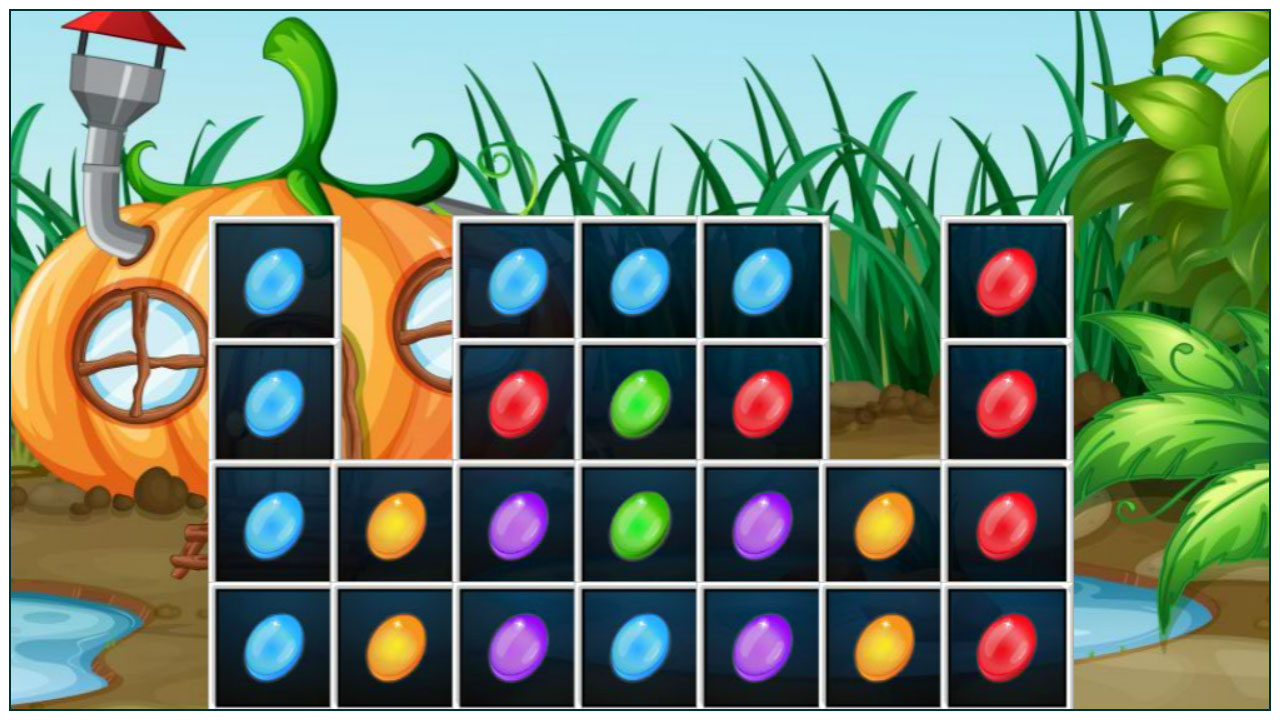Select the orange gem in the bottom row, second column
Image resolution: width=1280 pixels, height=720 pixels.
click(395, 645)
